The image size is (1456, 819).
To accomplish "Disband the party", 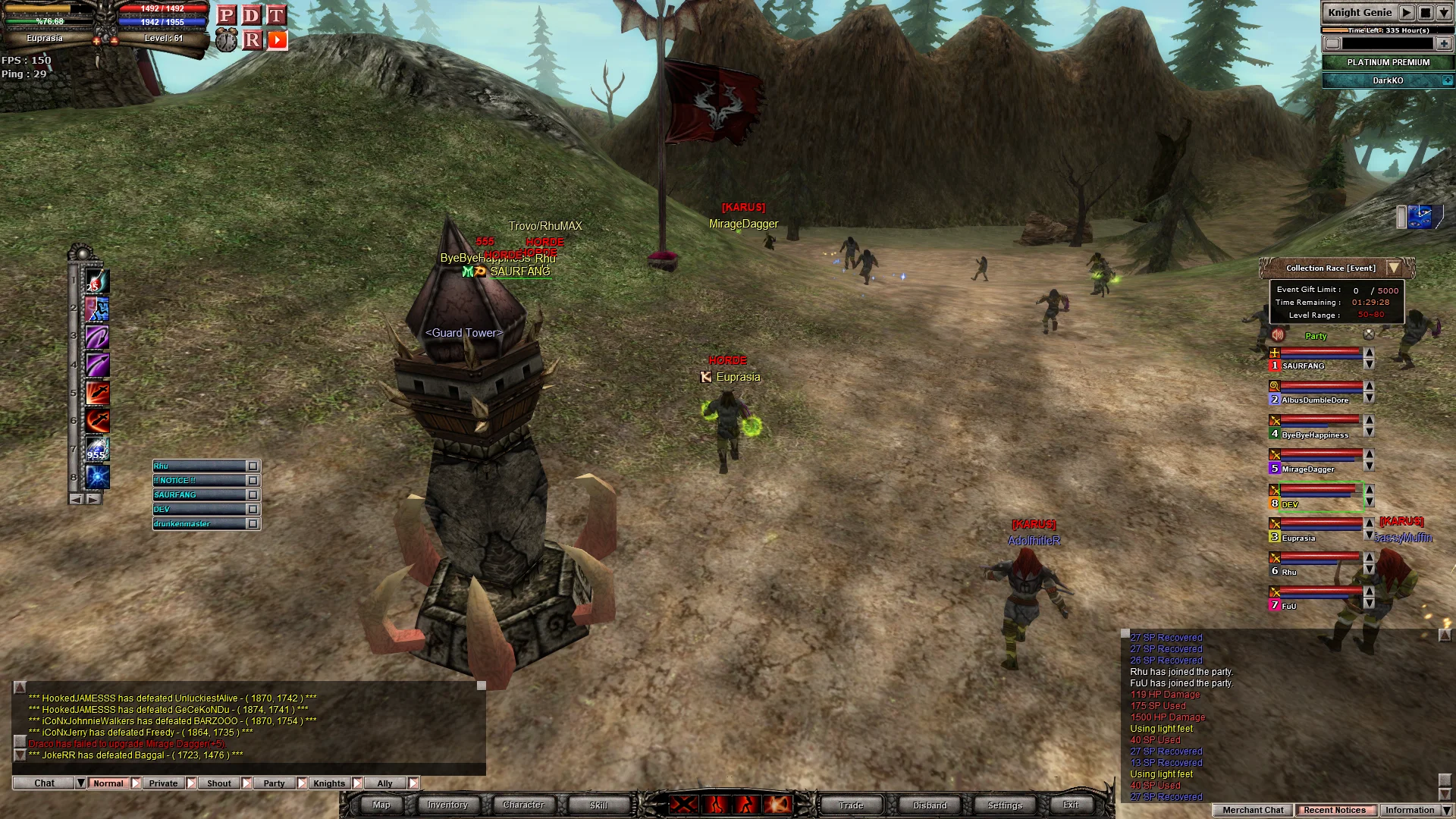I will (x=930, y=805).
